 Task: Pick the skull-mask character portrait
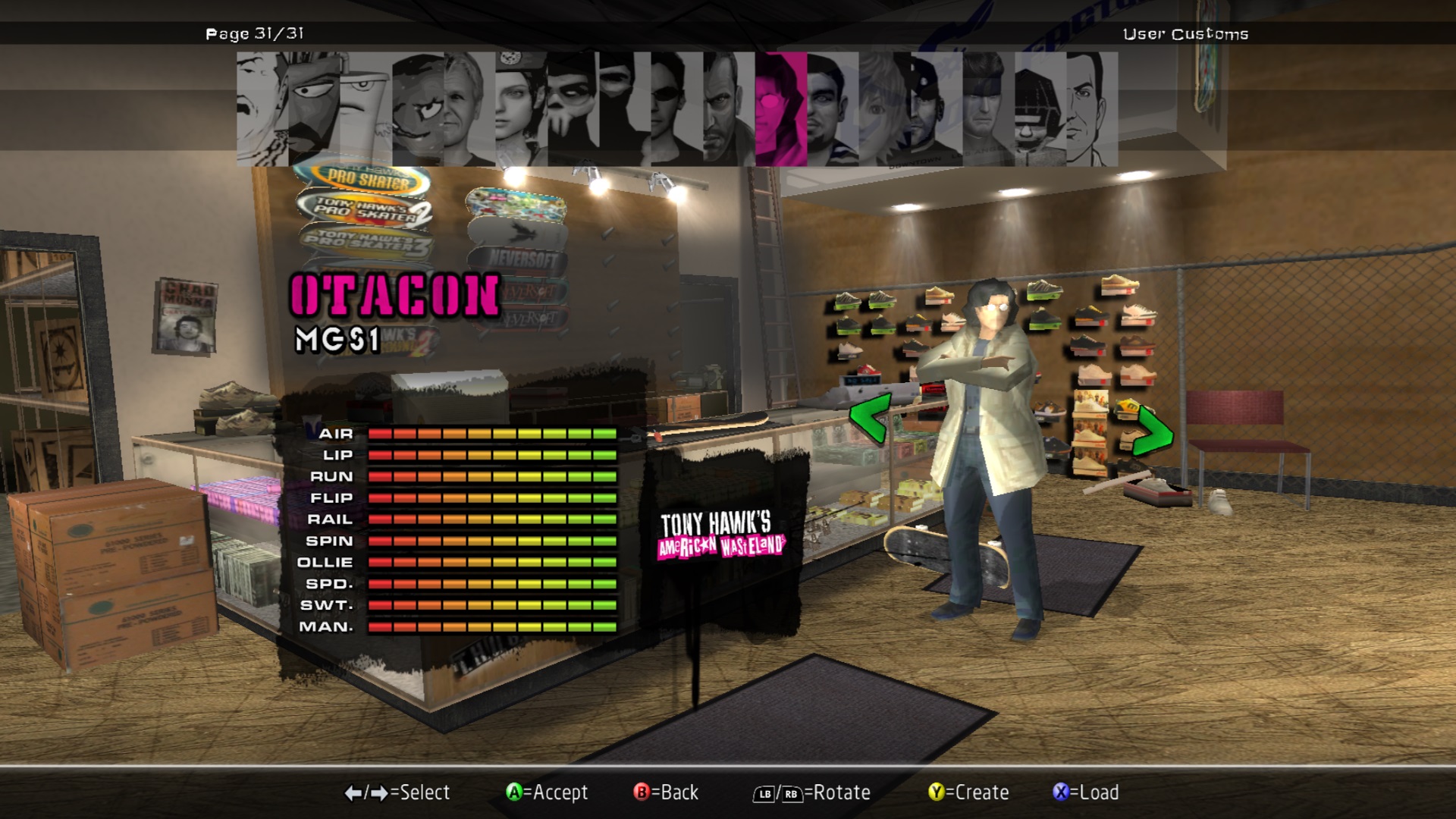(573, 109)
